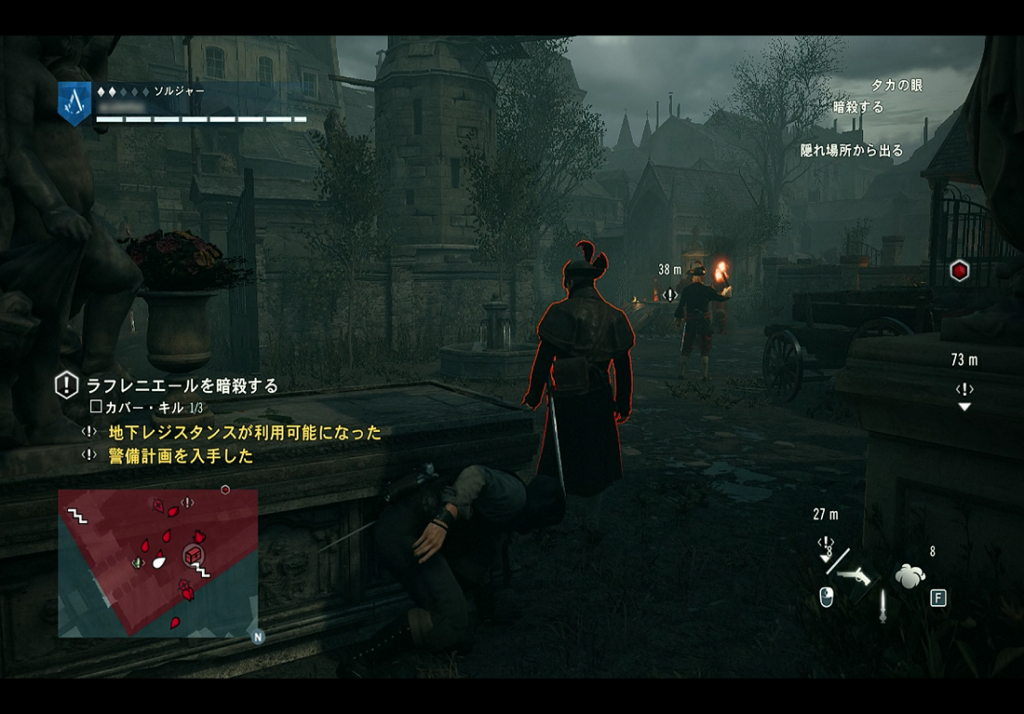Click the north compass indicator on minimap
This screenshot has height=714, width=1024.
(x=257, y=636)
